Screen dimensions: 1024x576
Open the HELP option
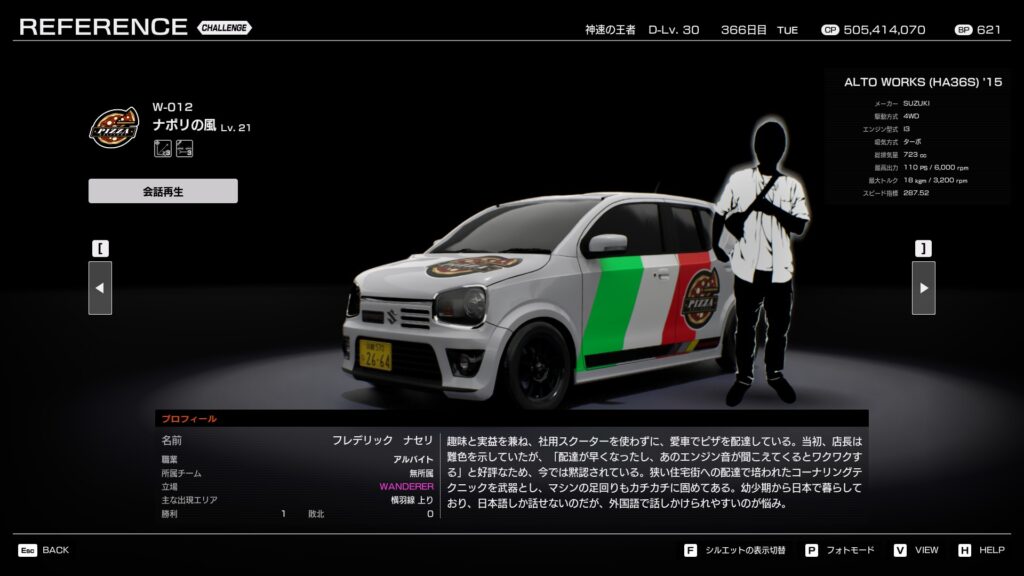point(981,550)
